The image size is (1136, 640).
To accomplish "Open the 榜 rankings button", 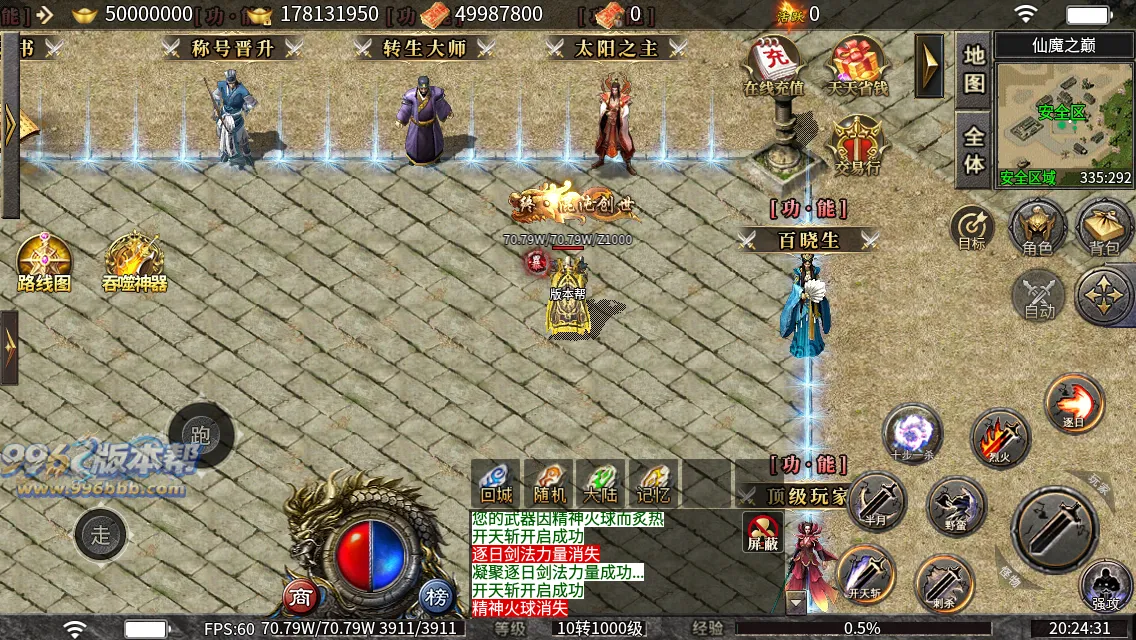I will (436, 597).
